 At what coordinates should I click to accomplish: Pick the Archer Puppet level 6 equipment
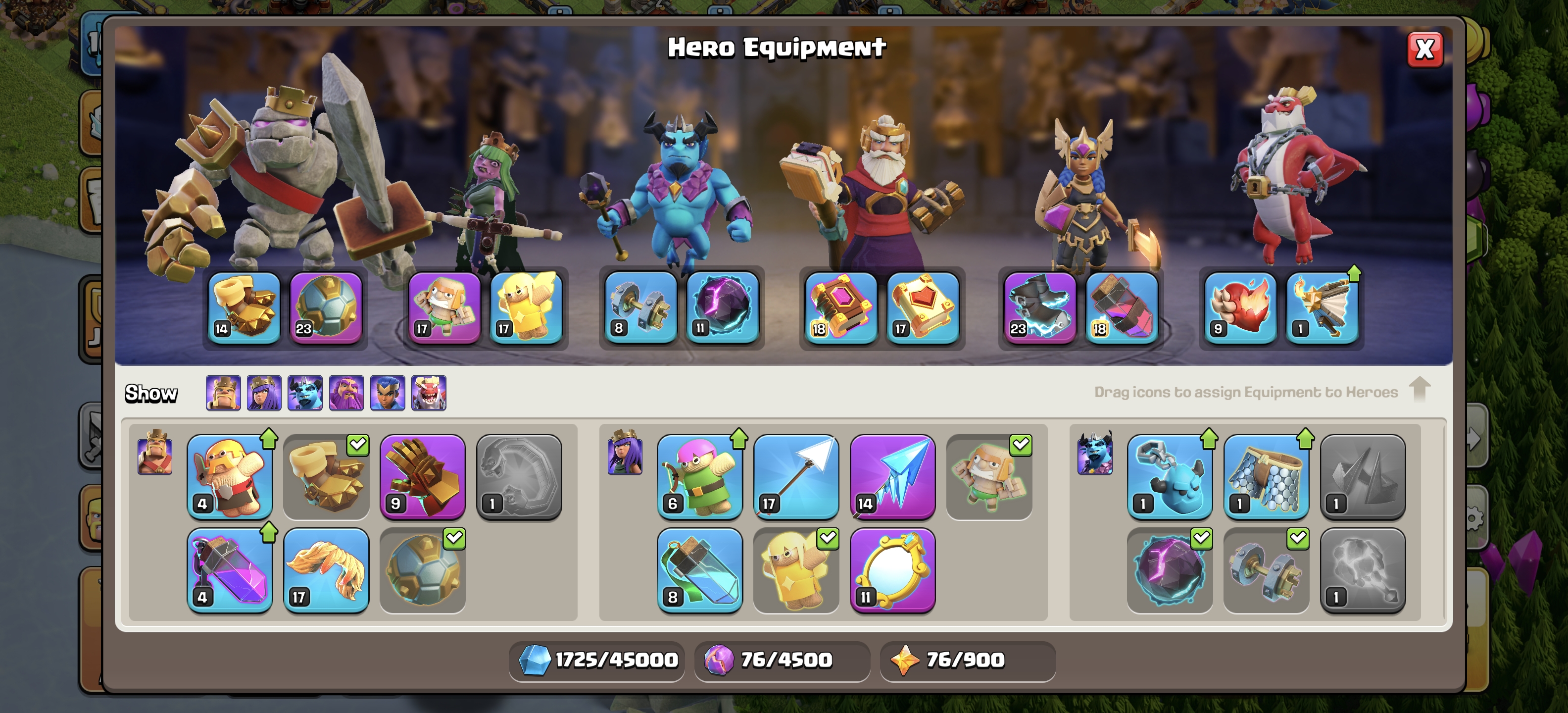[699, 477]
